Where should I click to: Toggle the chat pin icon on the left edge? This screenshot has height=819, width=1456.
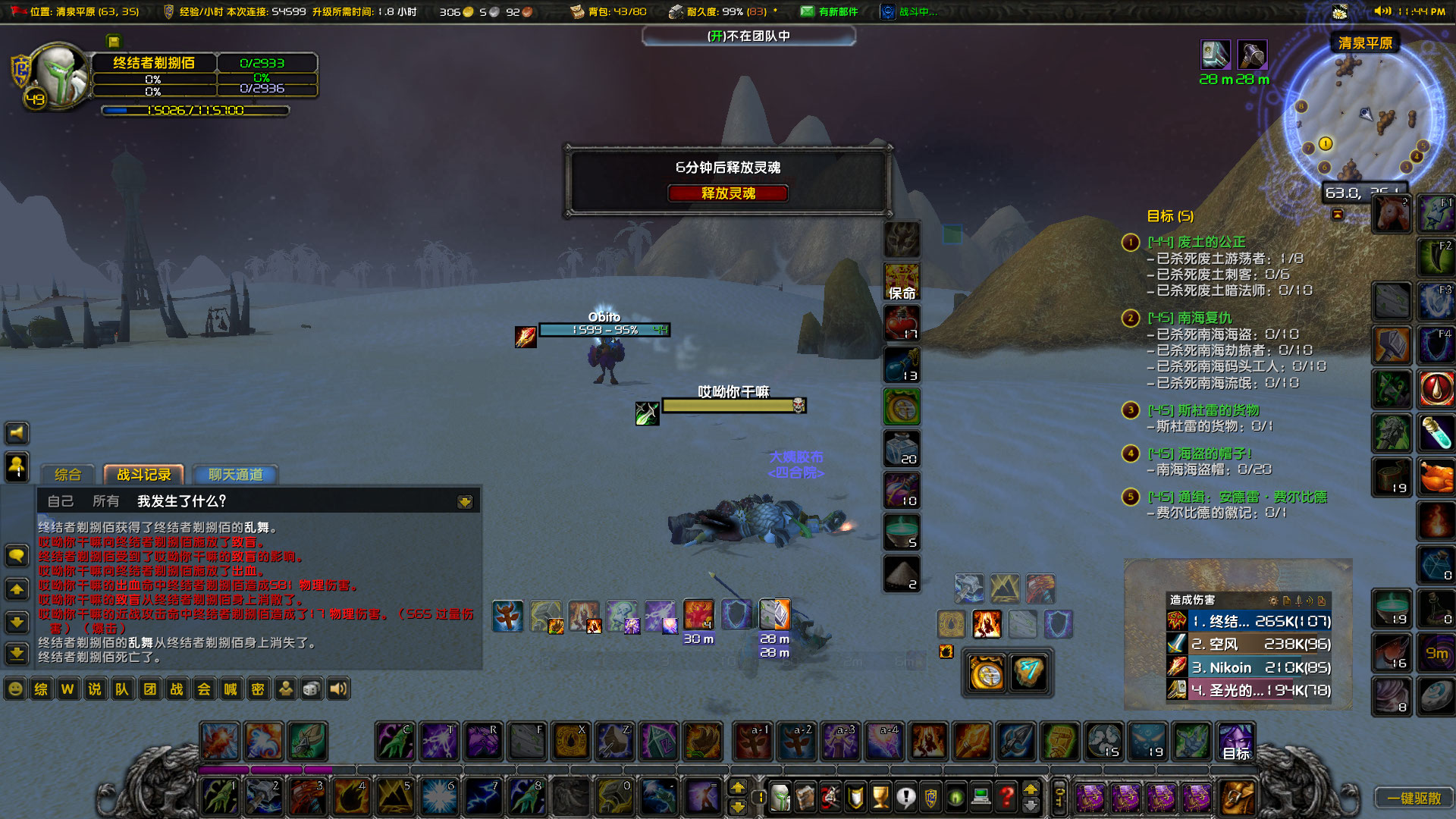(17, 467)
